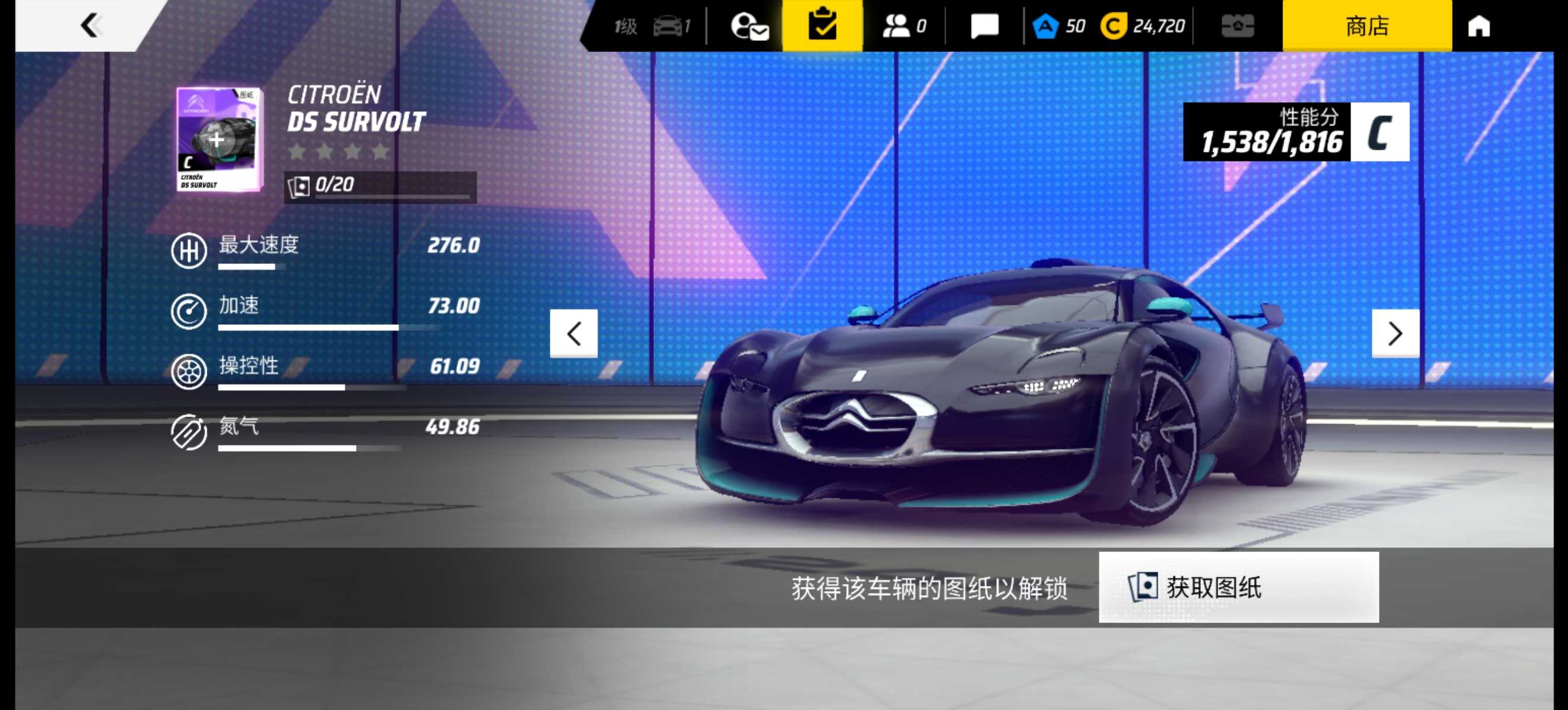
Task: Tap the gold credits balance
Action: coord(1142,26)
